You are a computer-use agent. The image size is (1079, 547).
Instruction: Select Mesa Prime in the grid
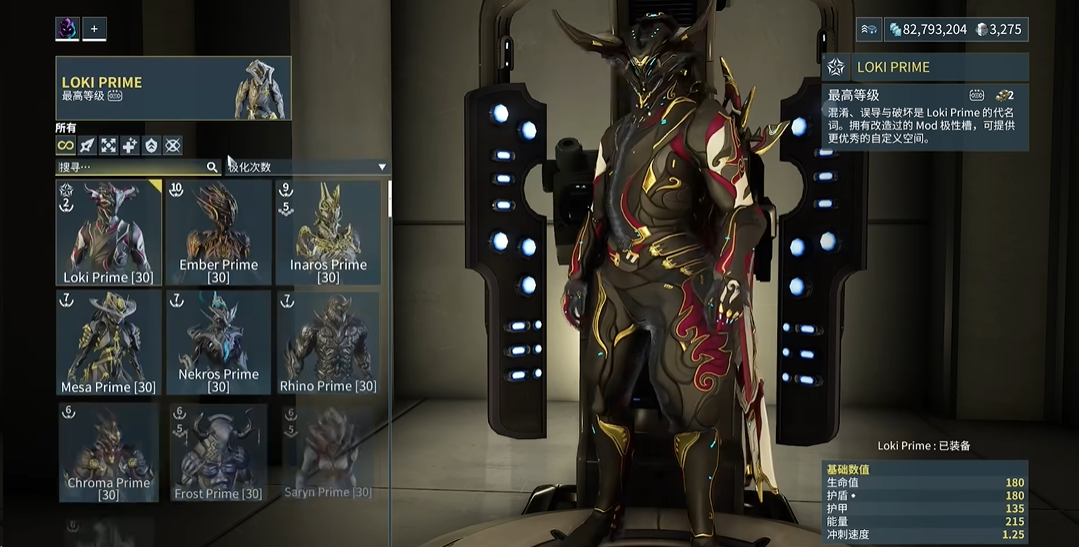(x=109, y=342)
